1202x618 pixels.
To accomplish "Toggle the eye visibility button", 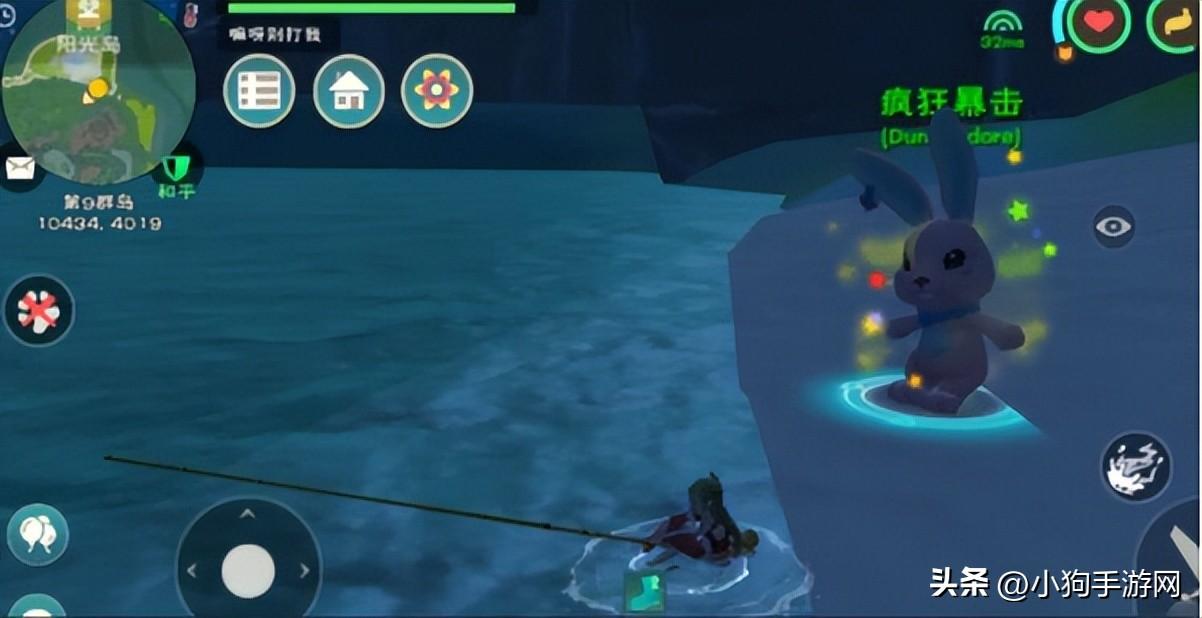I will (x=1114, y=227).
